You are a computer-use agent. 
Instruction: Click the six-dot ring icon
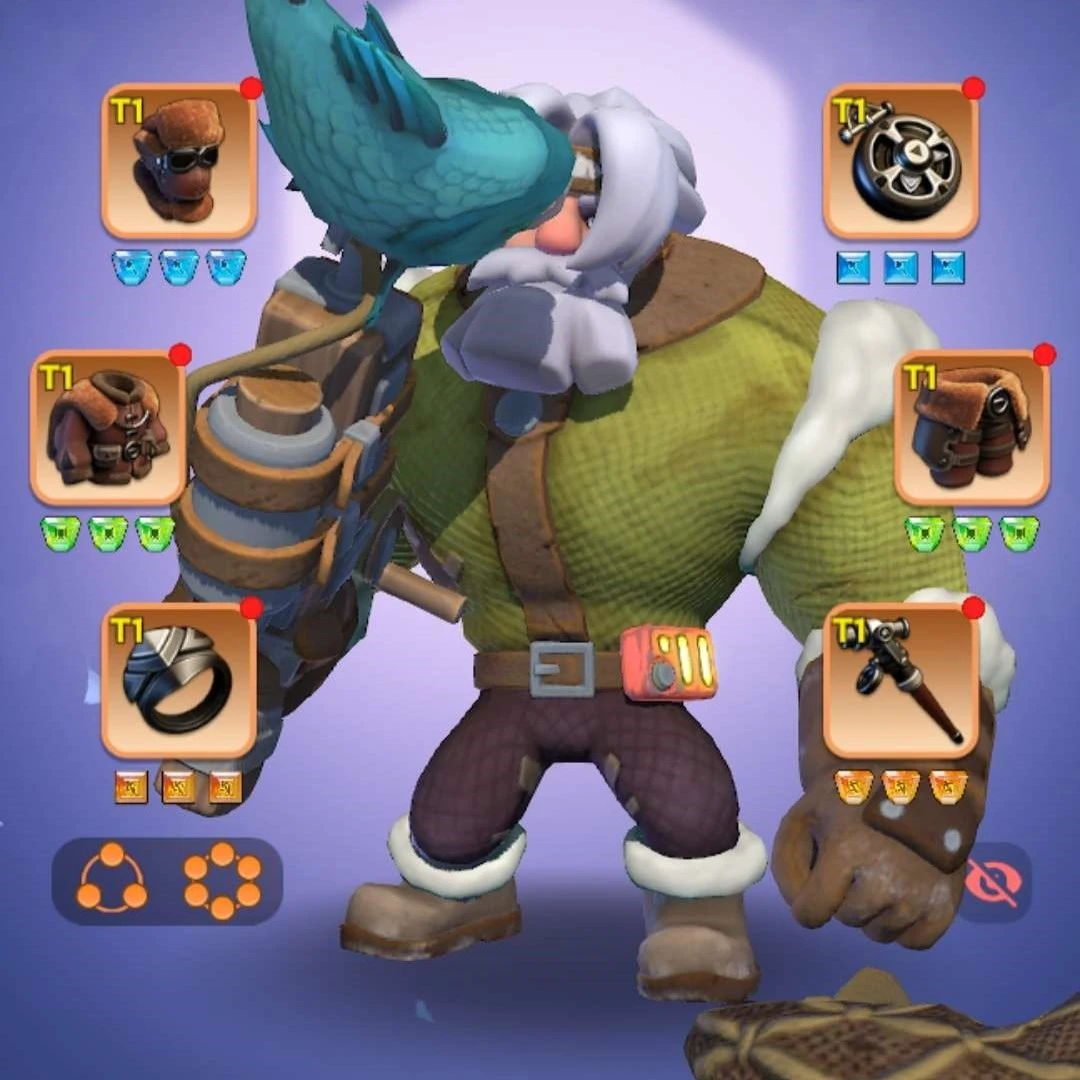coord(222,881)
